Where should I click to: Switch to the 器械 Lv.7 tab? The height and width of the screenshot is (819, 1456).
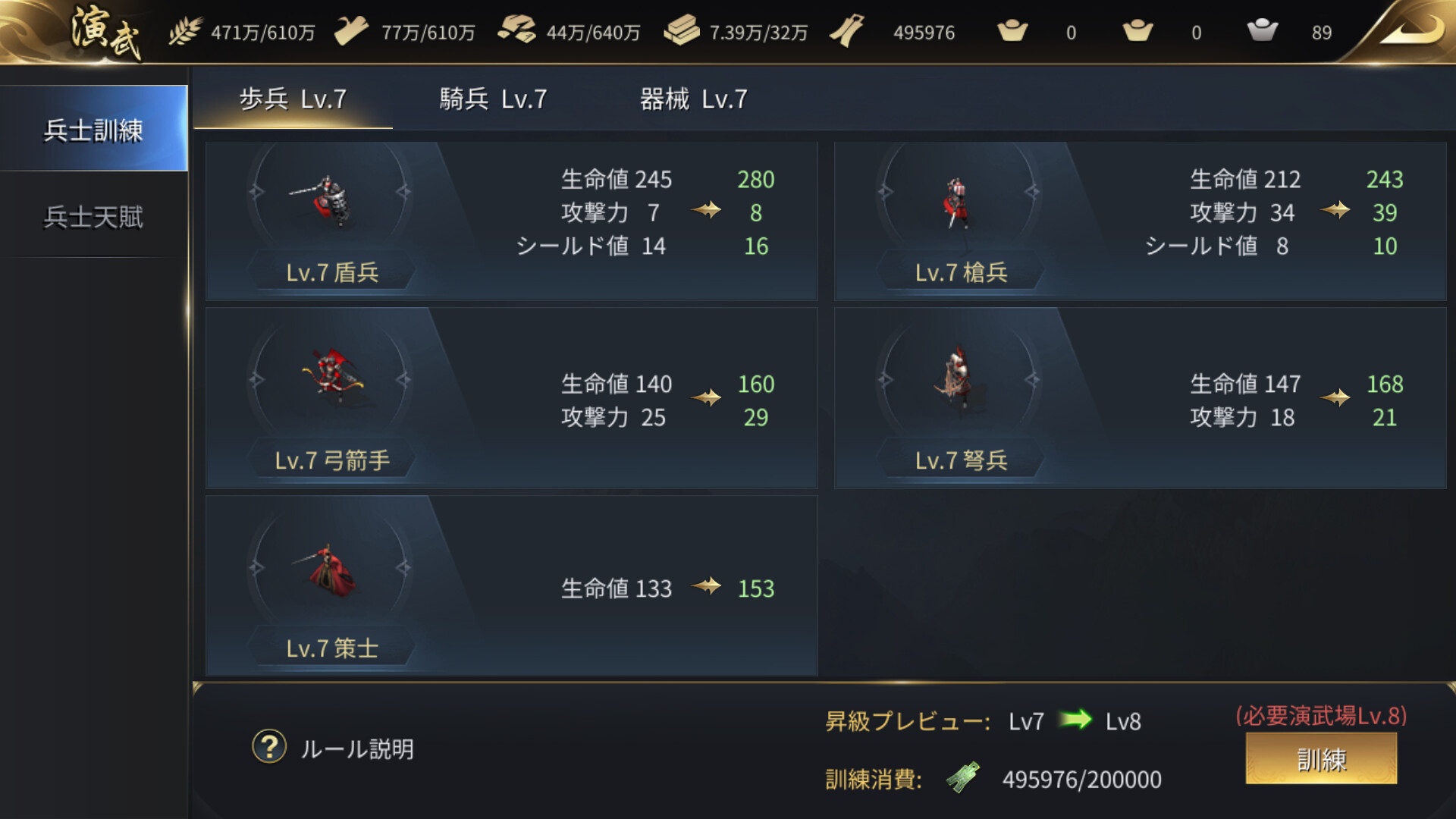pyautogui.click(x=692, y=99)
